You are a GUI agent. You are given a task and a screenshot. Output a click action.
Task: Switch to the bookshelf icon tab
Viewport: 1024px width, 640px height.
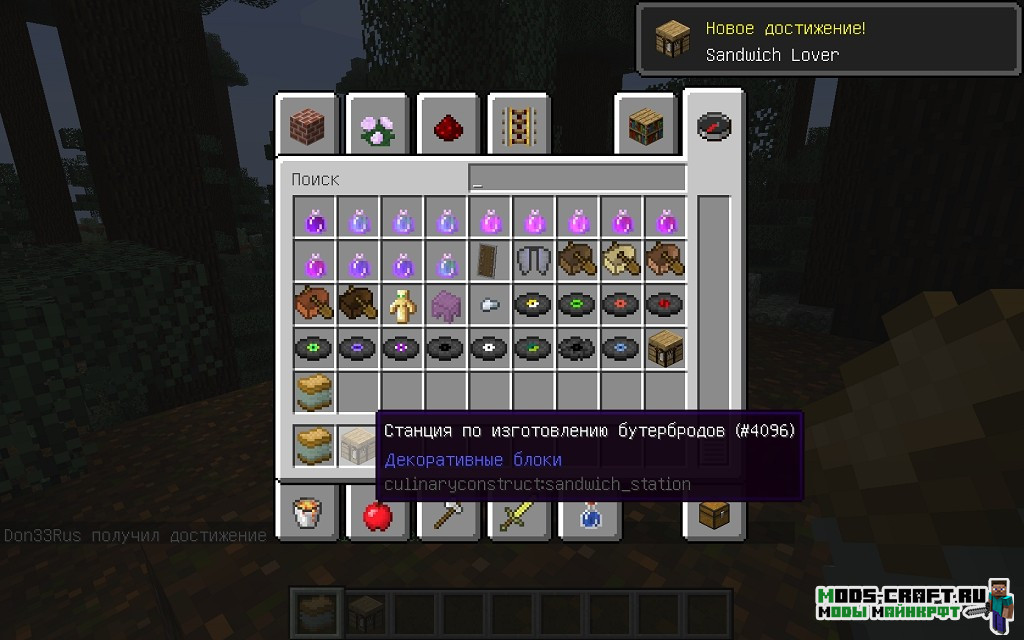coord(646,125)
